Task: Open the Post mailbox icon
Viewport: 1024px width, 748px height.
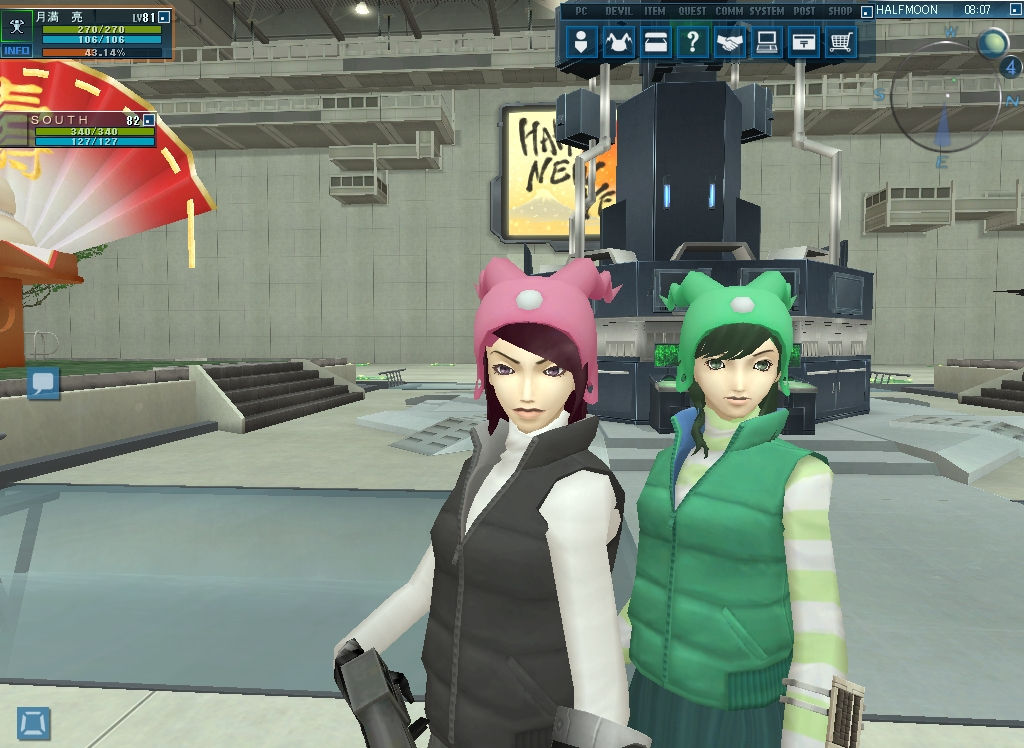Action: [804, 42]
